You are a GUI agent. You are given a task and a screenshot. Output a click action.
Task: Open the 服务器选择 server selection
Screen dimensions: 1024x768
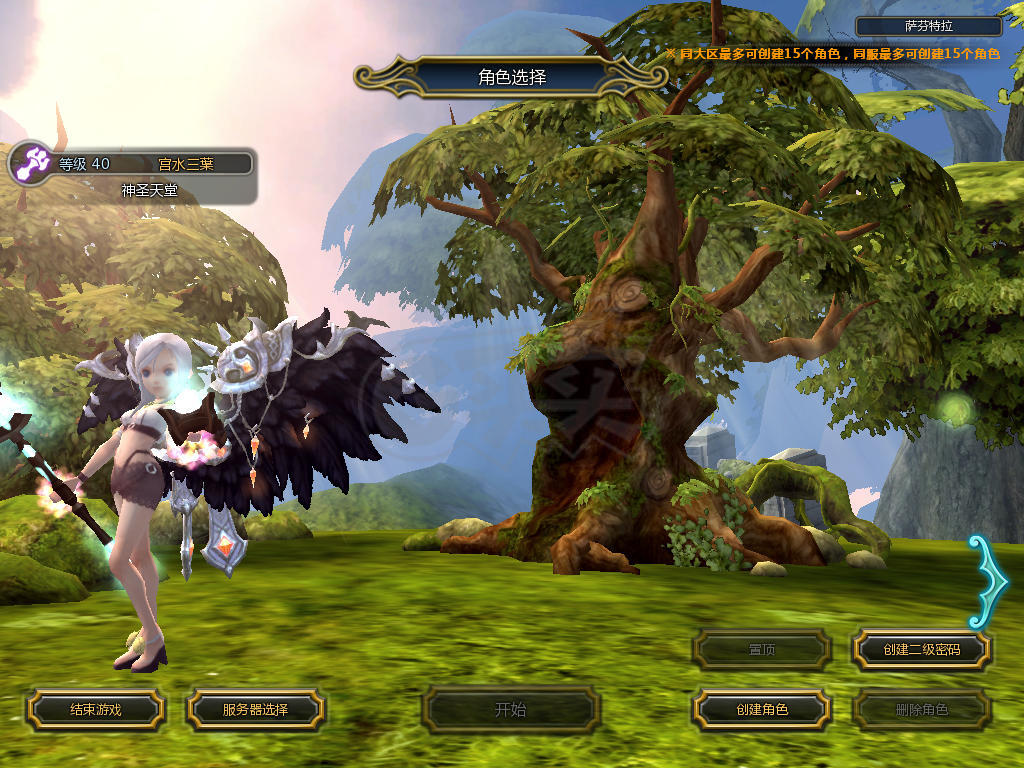pos(255,710)
